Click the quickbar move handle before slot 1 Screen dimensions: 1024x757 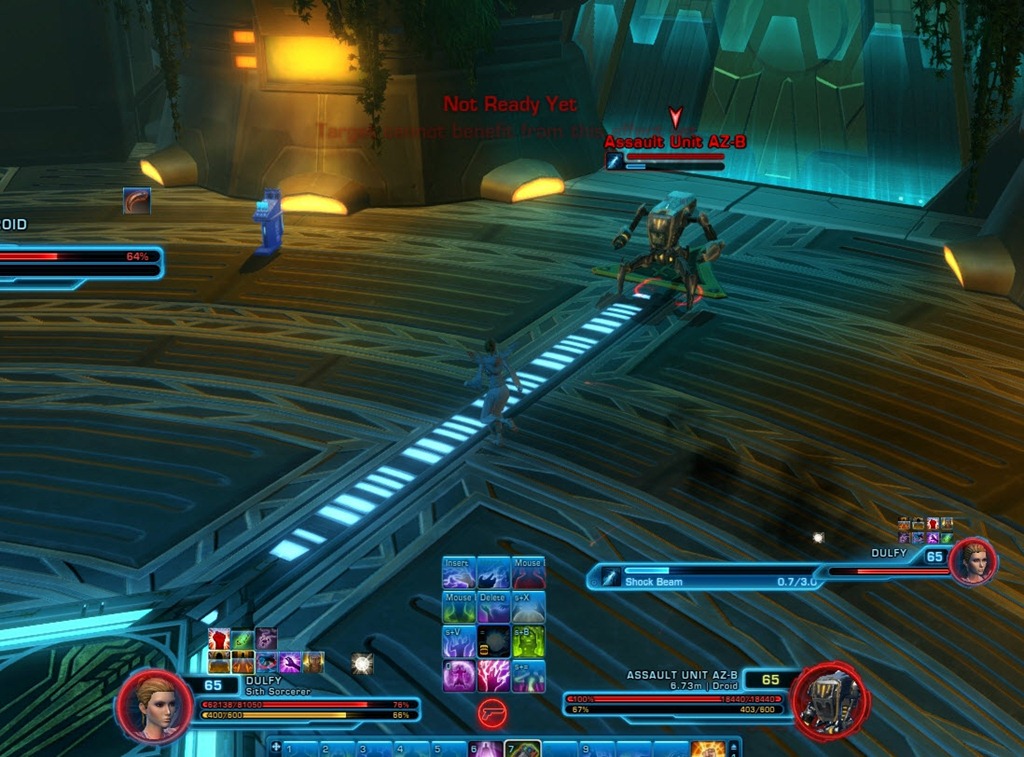pyautogui.click(x=276, y=747)
